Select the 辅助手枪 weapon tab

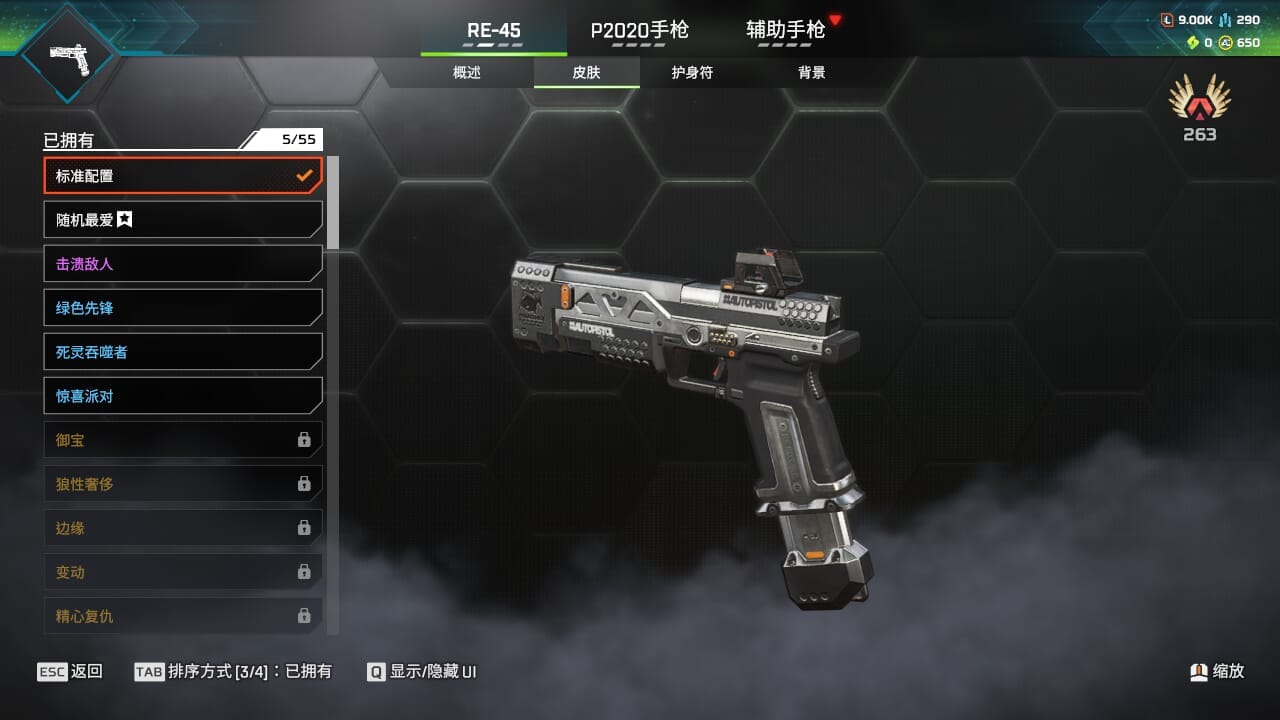(x=786, y=30)
